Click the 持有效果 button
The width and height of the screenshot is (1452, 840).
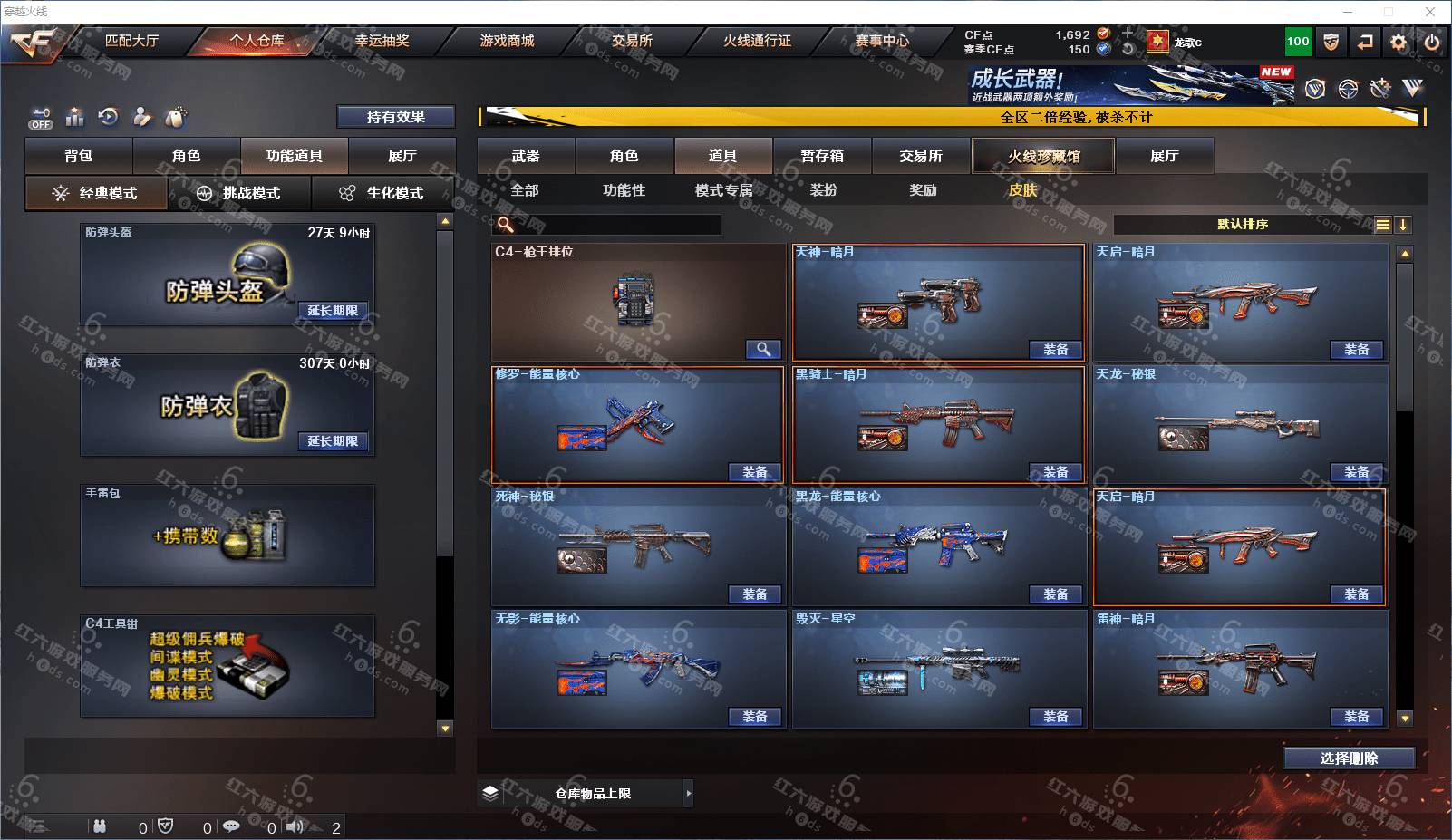(395, 117)
